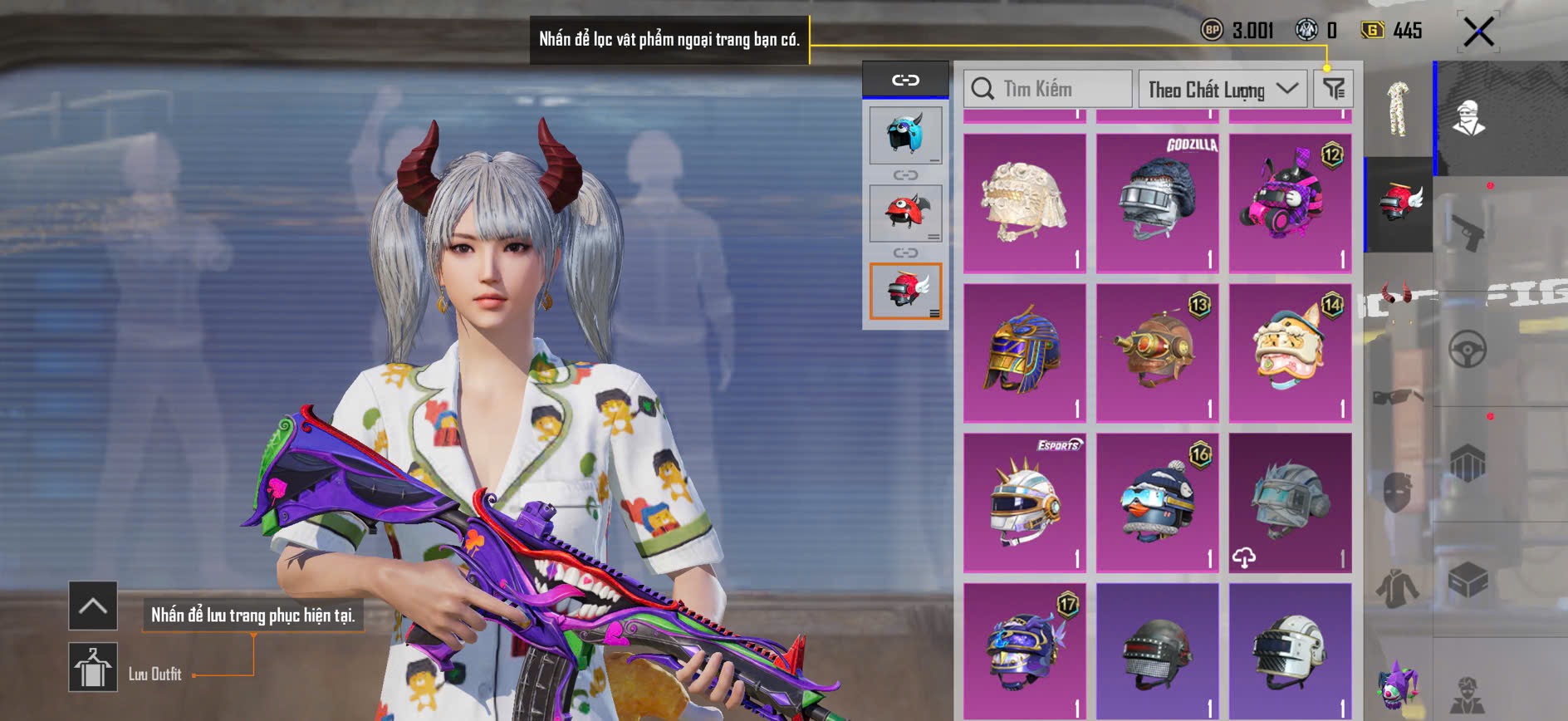The image size is (1568, 721).
Task: Download the greyed-out helmet with cloud icon
Action: pos(1290,503)
